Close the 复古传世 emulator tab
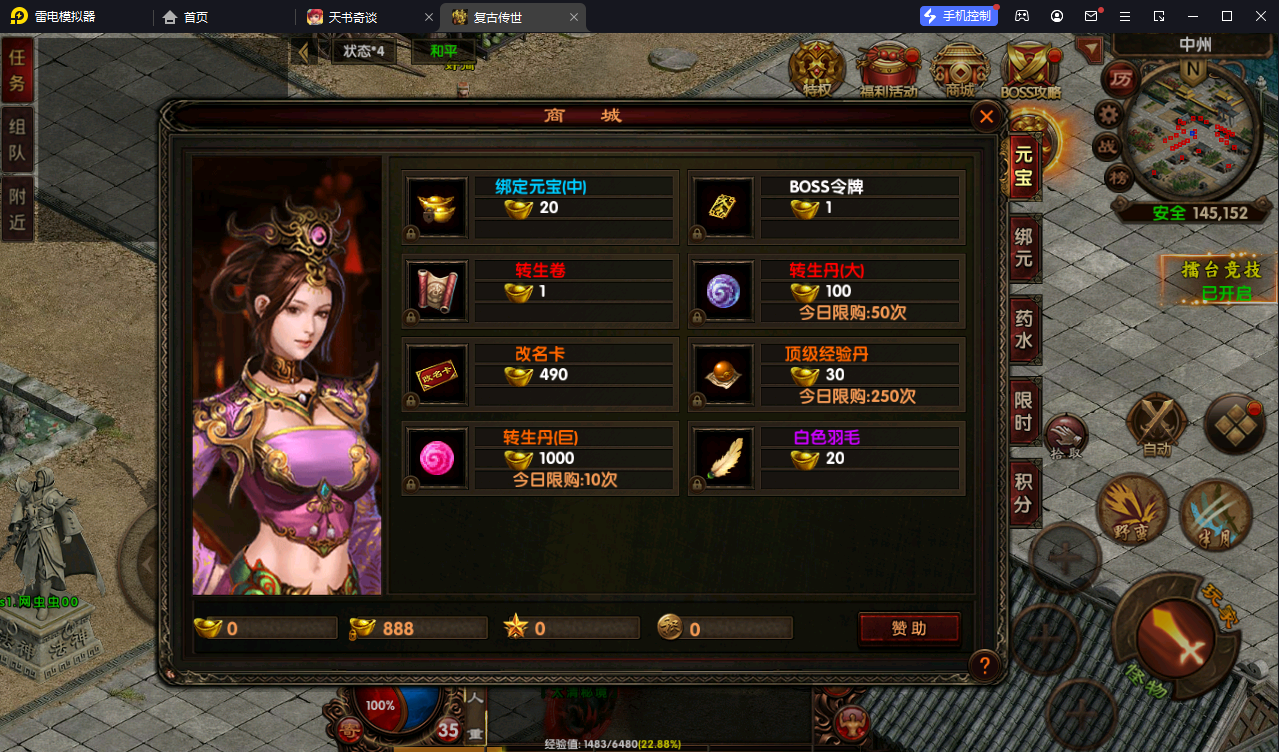 [x=573, y=17]
